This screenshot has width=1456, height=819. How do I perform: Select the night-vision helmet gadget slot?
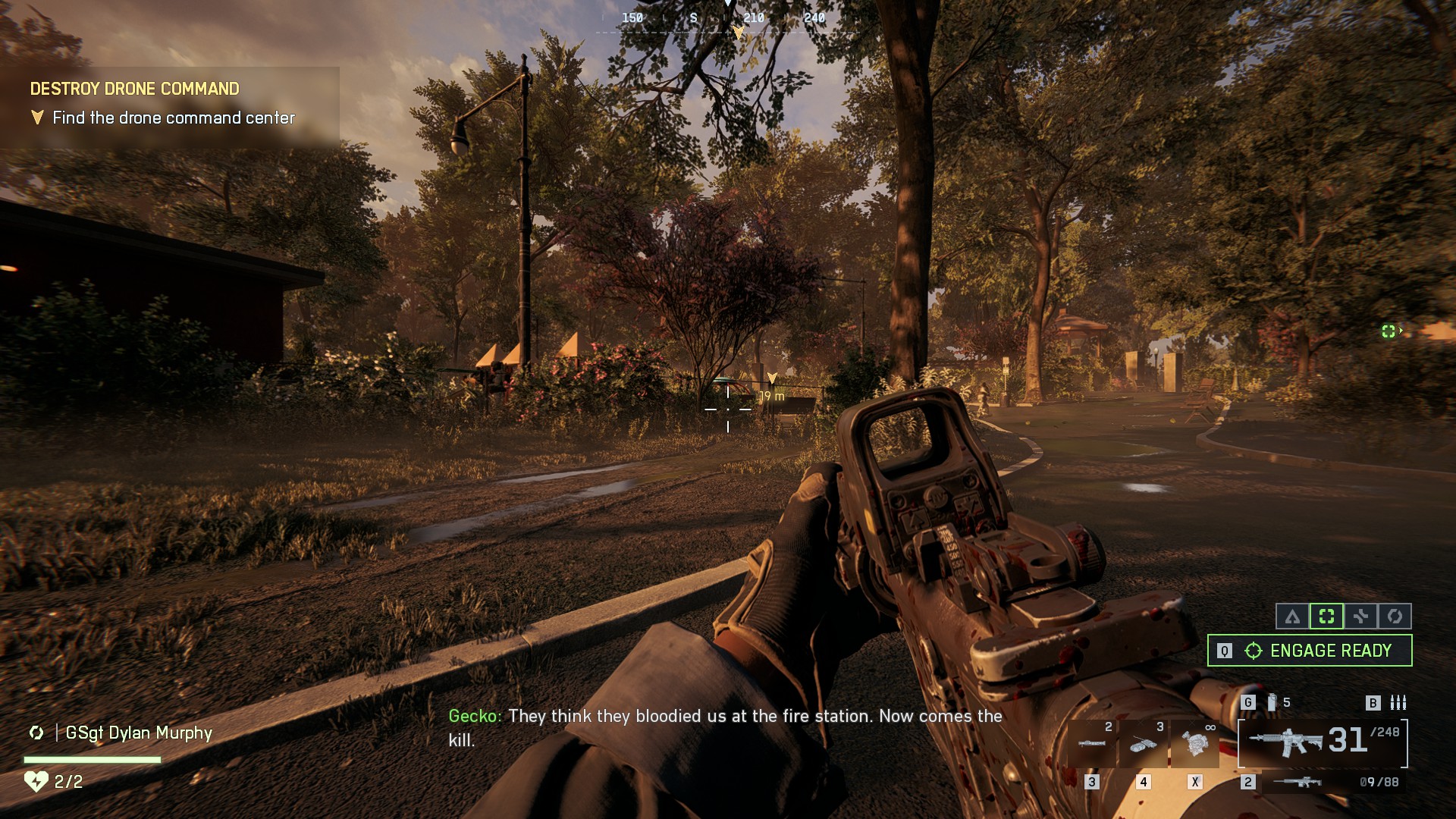[x=1195, y=743]
